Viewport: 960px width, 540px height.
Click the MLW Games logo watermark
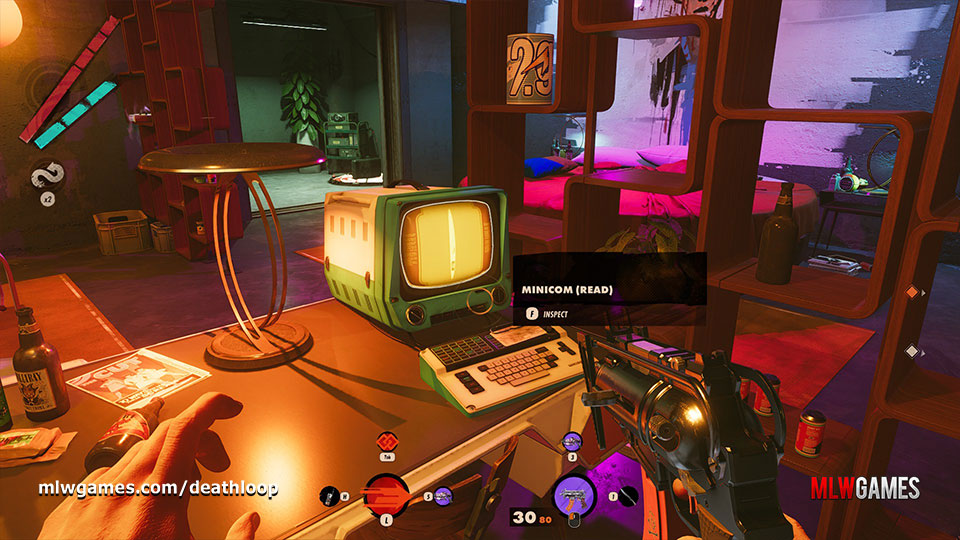pyautogui.click(x=866, y=488)
